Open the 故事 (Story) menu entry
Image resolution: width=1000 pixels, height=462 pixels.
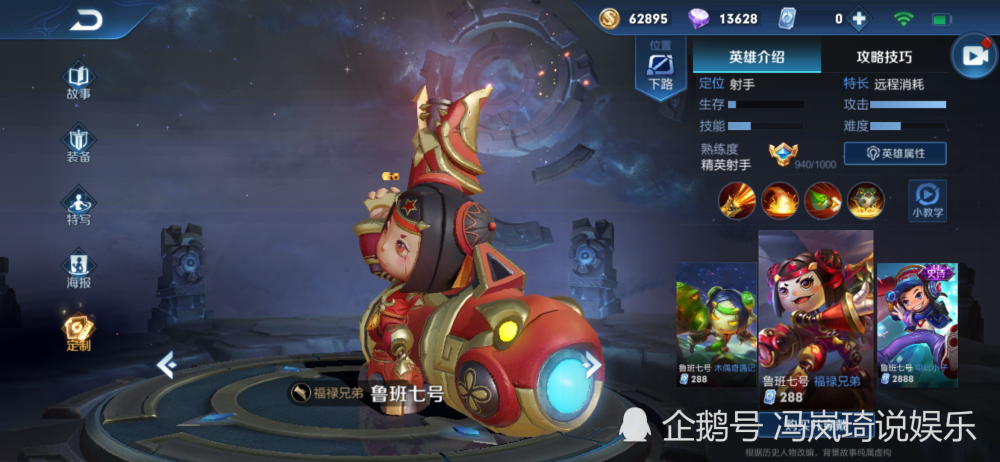79,82
